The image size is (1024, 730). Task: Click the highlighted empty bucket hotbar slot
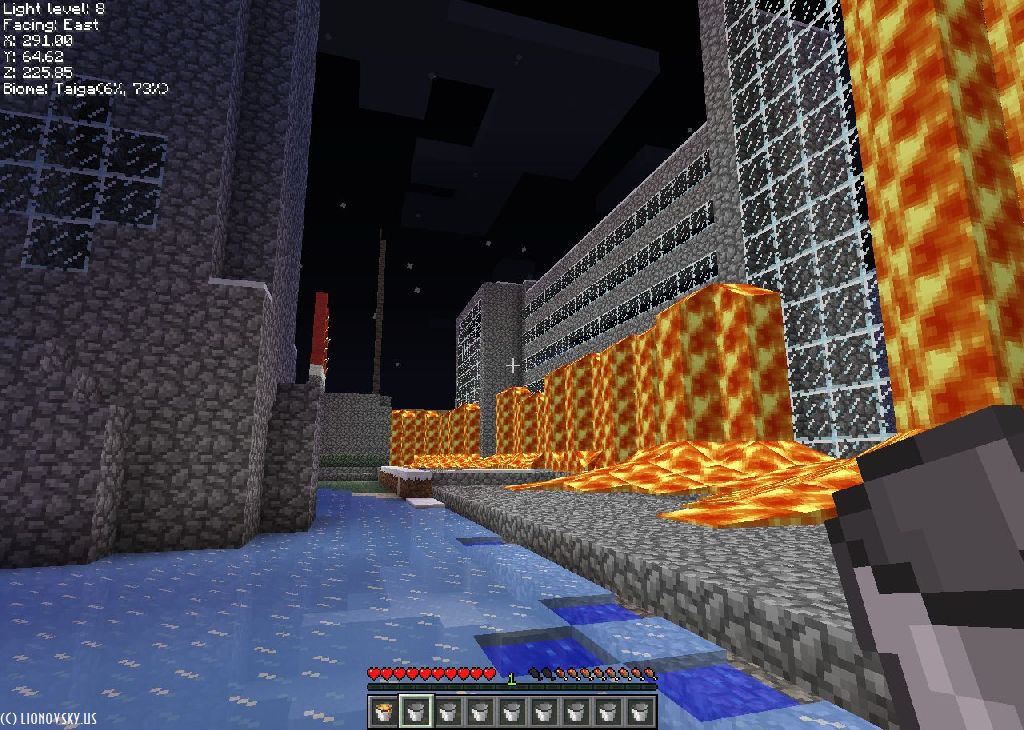point(415,712)
